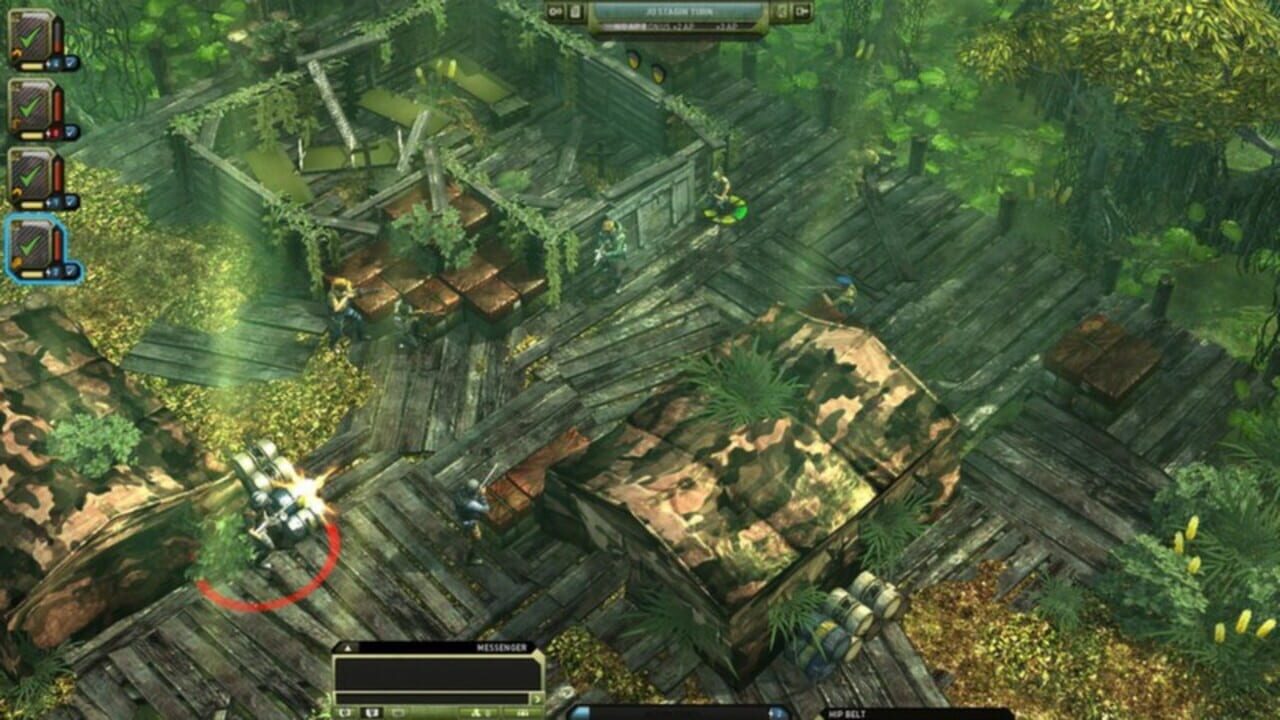Click the second shield icon in messenger toolbar

pos(371,712)
